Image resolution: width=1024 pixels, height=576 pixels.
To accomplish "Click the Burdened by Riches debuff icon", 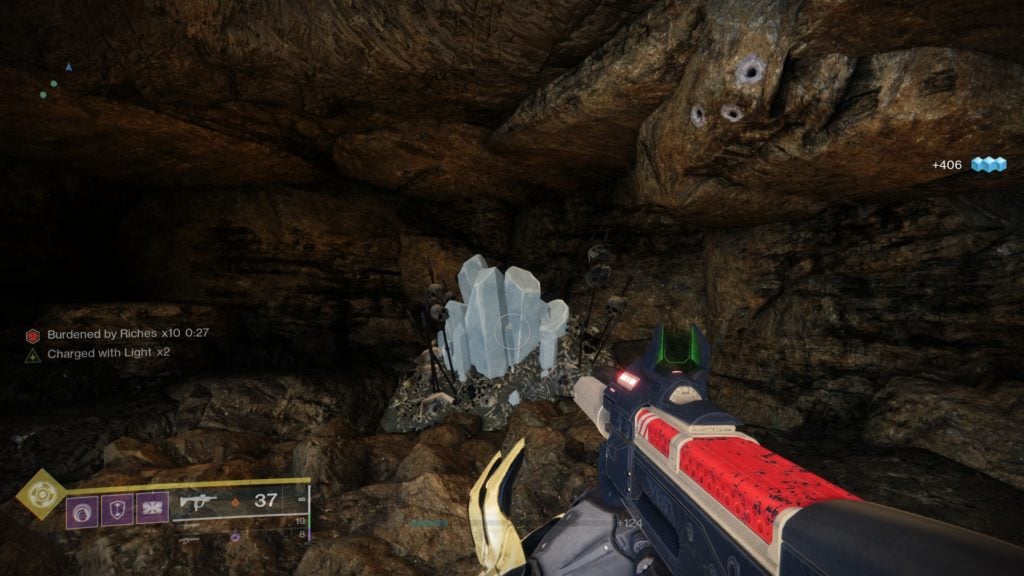I will tap(33, 335).
